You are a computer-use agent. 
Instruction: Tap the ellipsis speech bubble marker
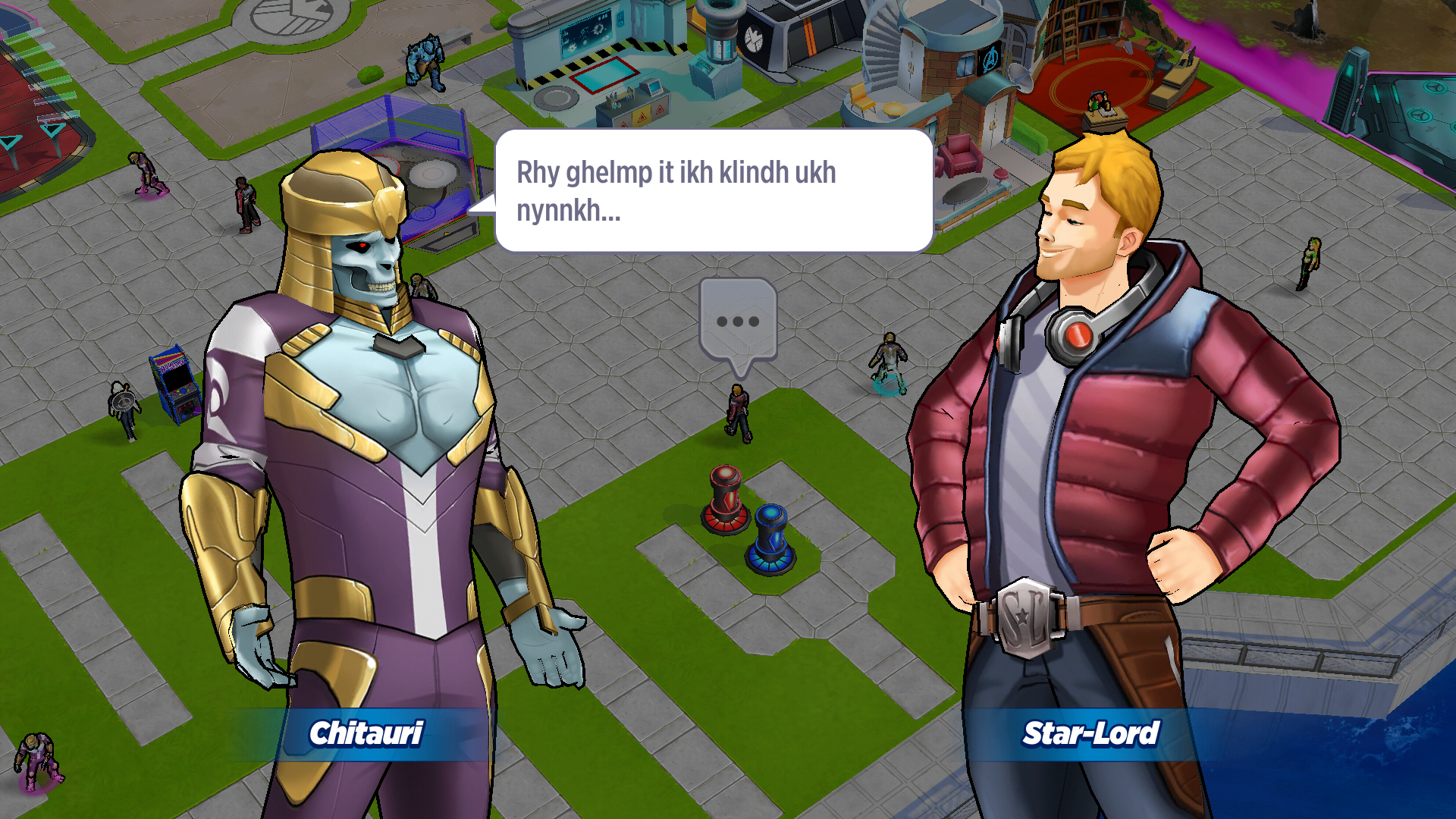coord(738,322)
